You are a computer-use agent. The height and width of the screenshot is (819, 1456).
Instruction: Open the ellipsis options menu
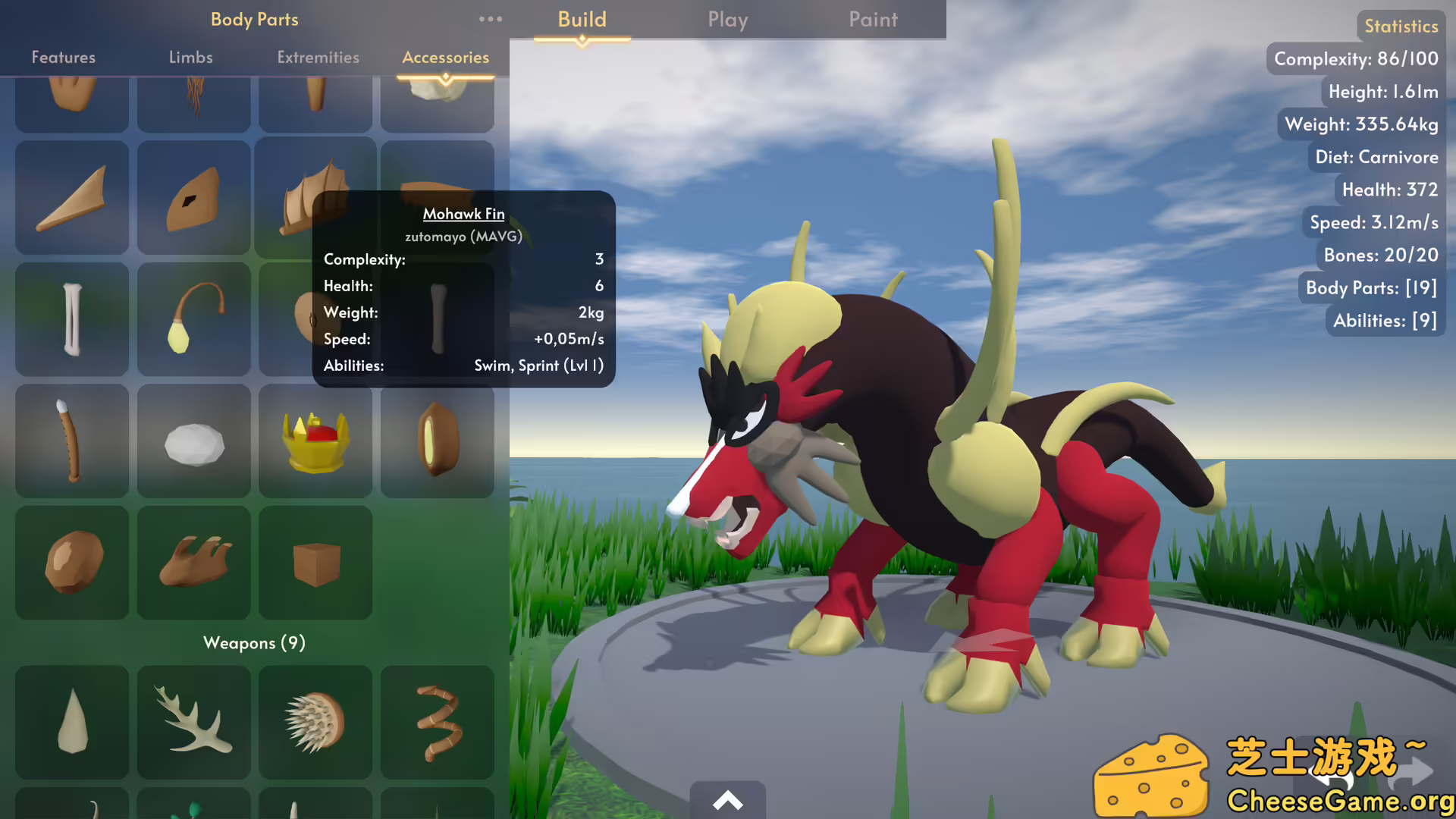click(x=490, y=20)
